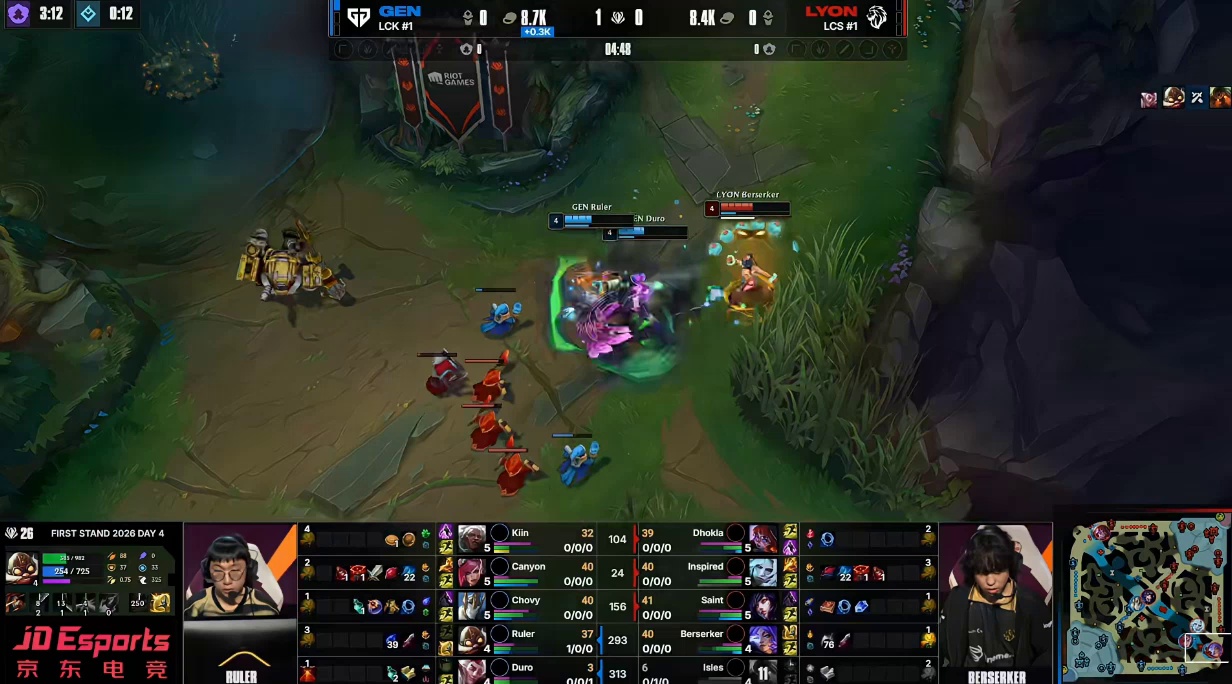Viewport: 1232px width, 684px height.
Task: Select the focused champion portrait in stats panel
Action: (x=22, y=567)
